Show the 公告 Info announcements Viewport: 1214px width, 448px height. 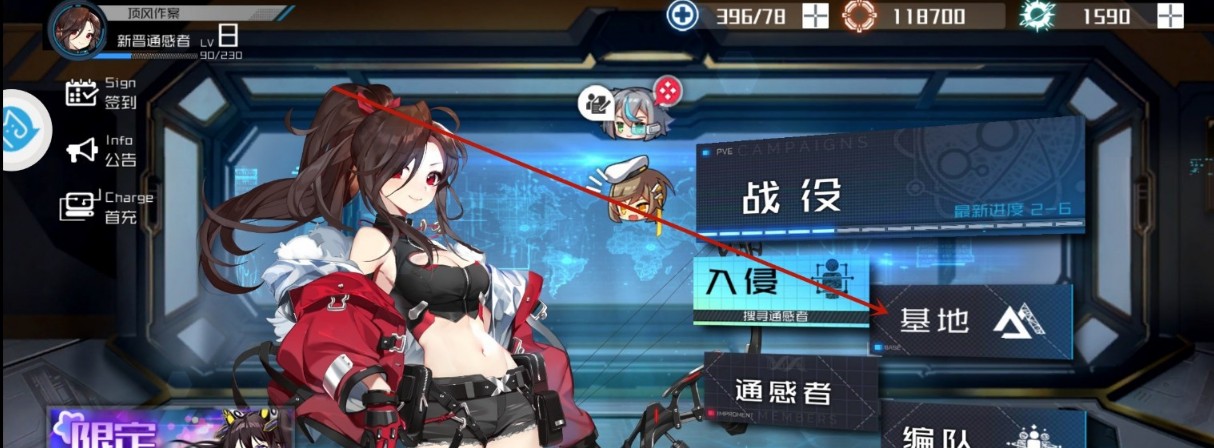(101, 150)
